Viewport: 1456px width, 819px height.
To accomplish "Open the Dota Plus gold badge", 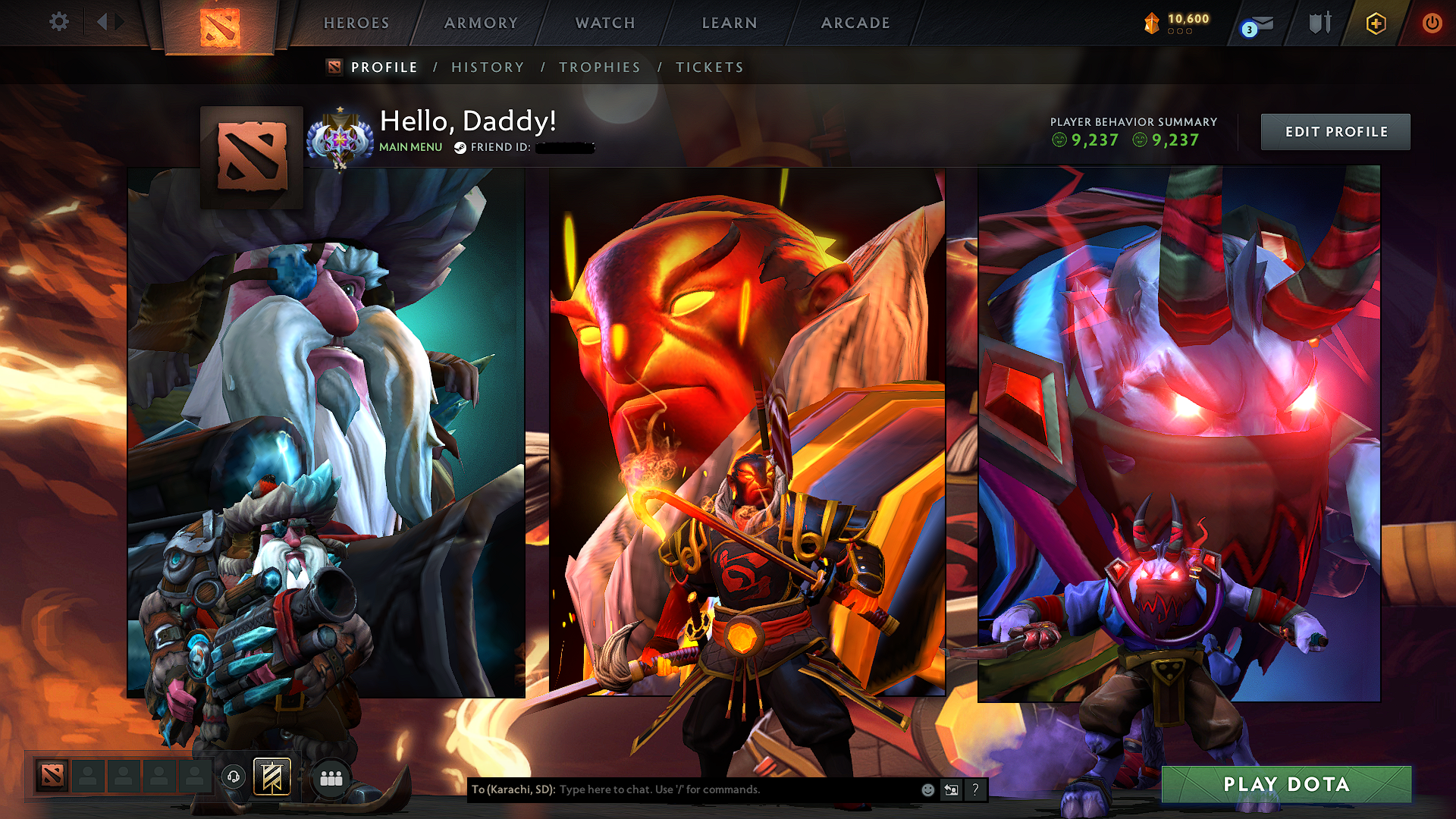I will [1376, 24].
